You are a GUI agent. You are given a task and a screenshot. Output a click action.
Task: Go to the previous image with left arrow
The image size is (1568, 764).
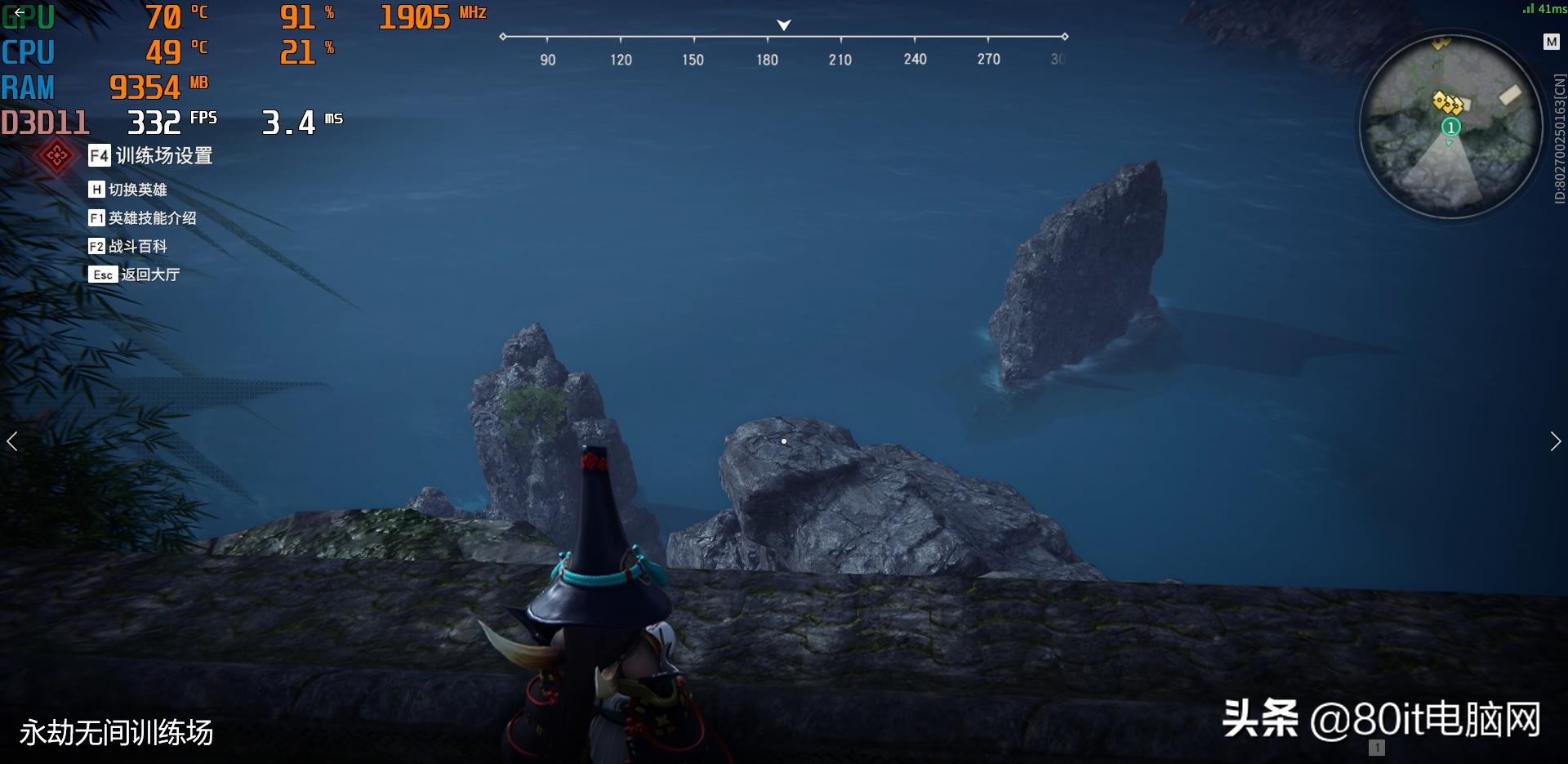(12, 441)
